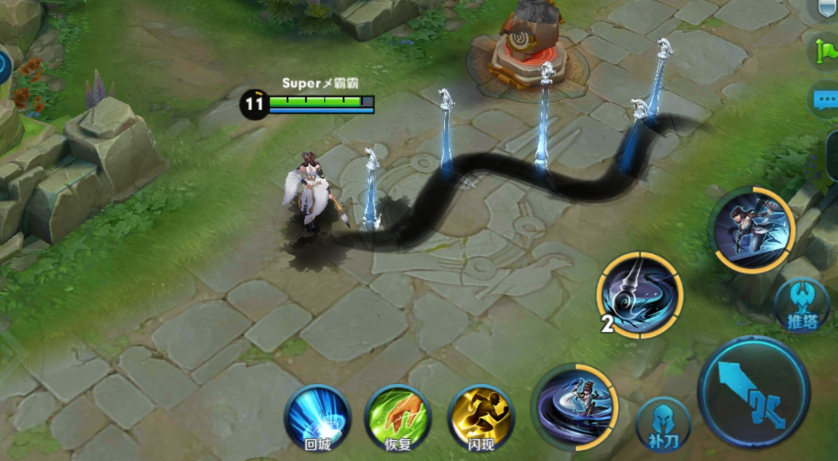Activate the skill with 2 charges
The height and width of the screenshot is (461, 838).
click(641, 295)
